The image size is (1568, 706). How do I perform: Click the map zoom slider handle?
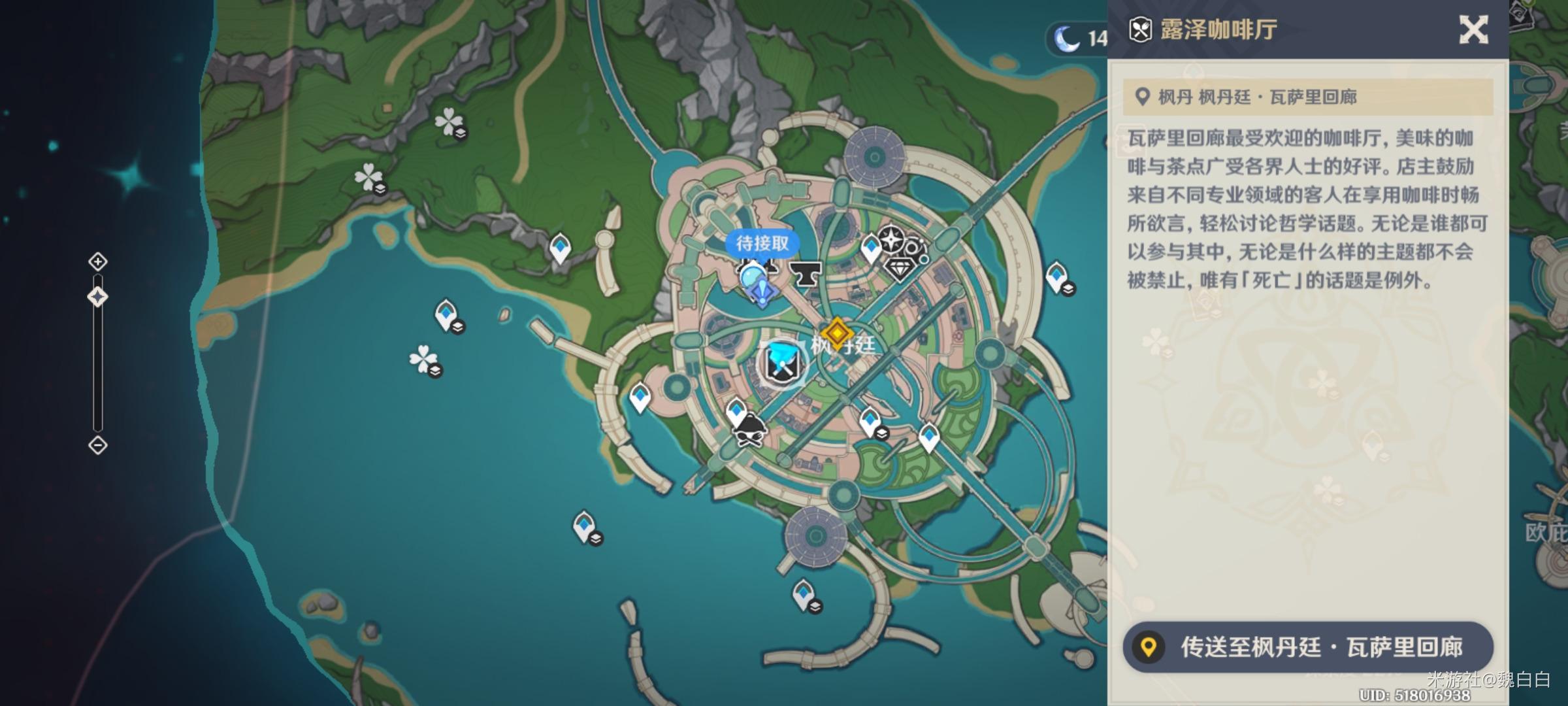click(98, 297)
